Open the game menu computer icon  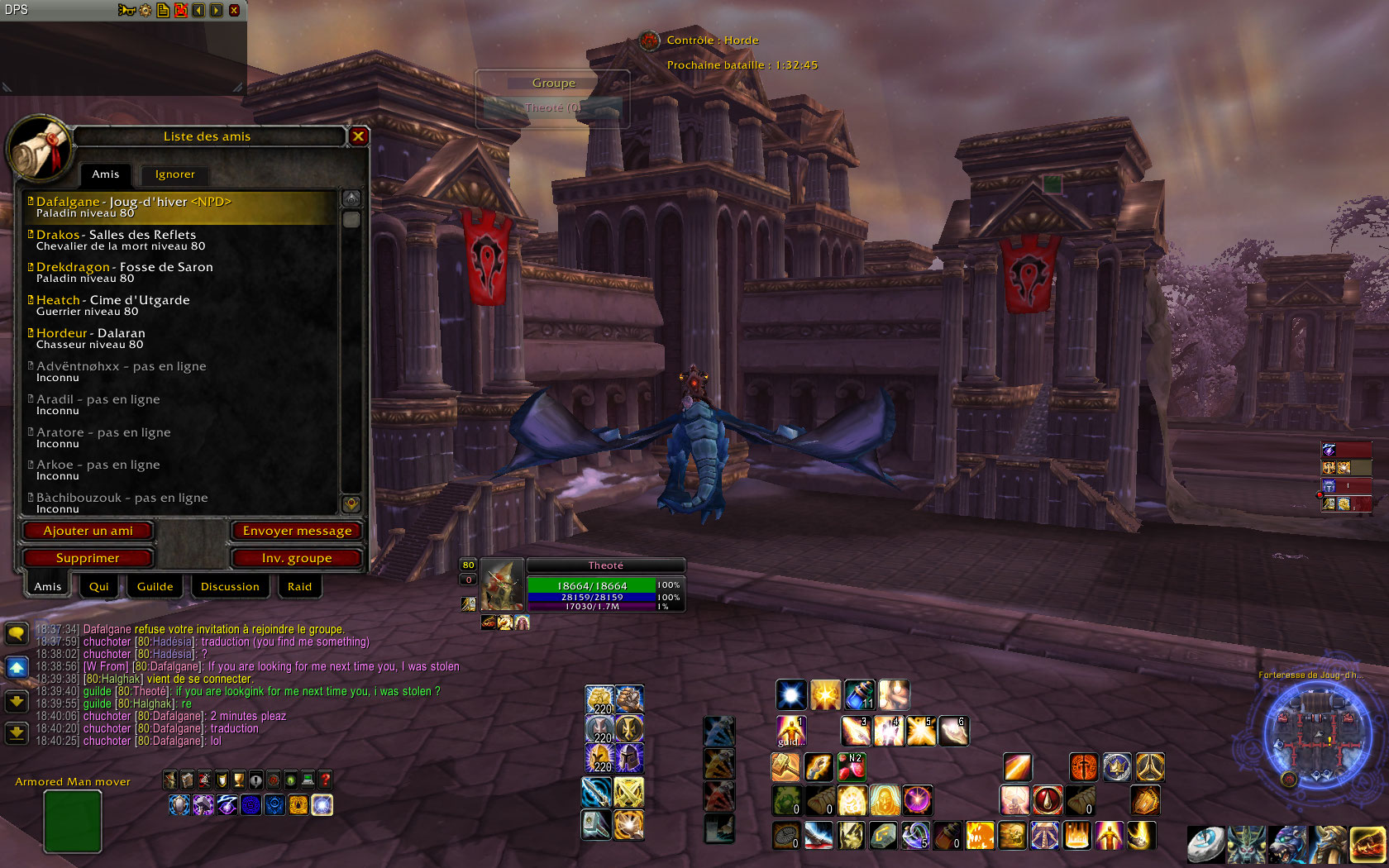point(307,780)
